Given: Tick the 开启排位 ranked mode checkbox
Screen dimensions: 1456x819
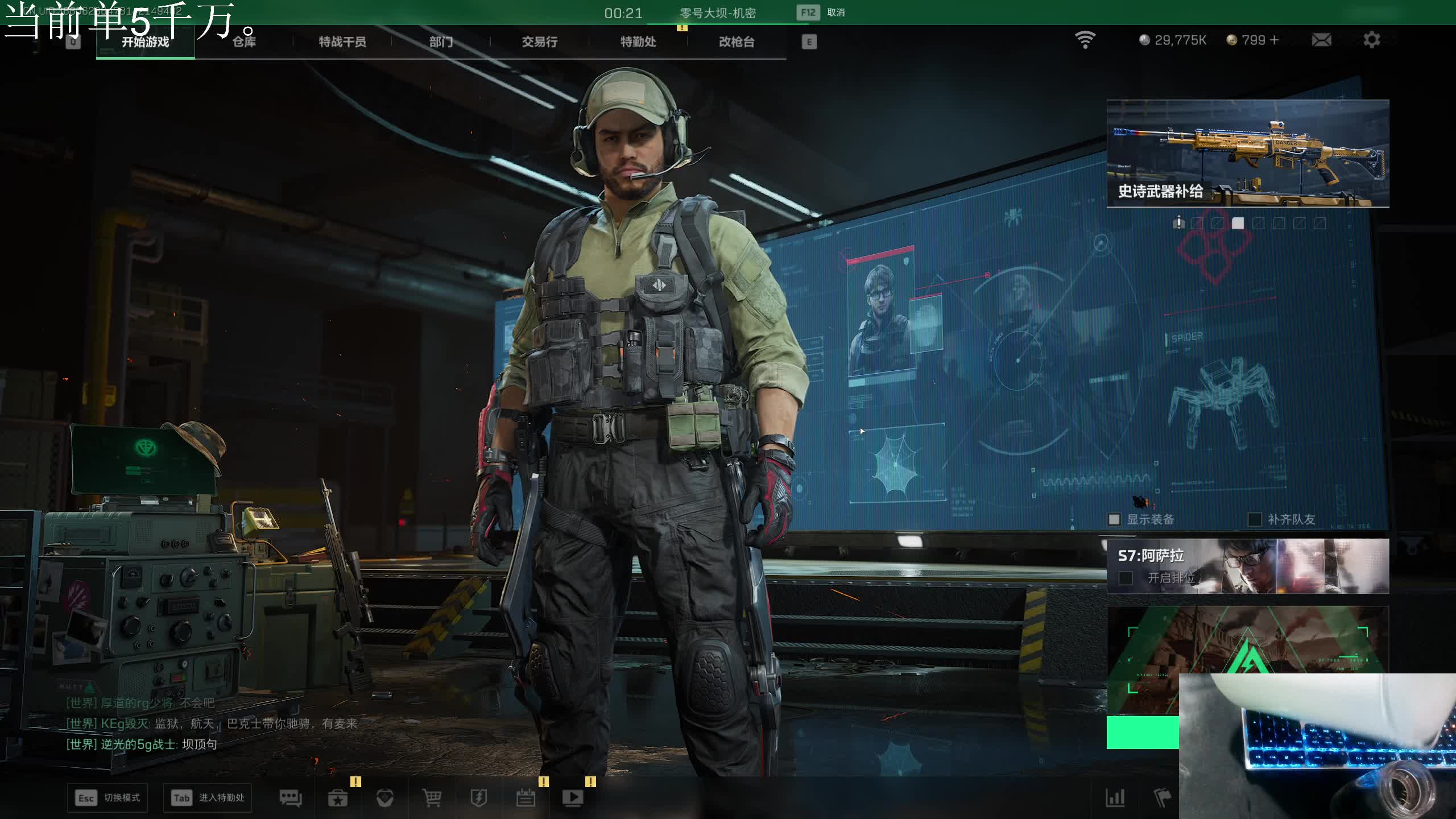Looking at the screenshot, I should (1126, 578).
